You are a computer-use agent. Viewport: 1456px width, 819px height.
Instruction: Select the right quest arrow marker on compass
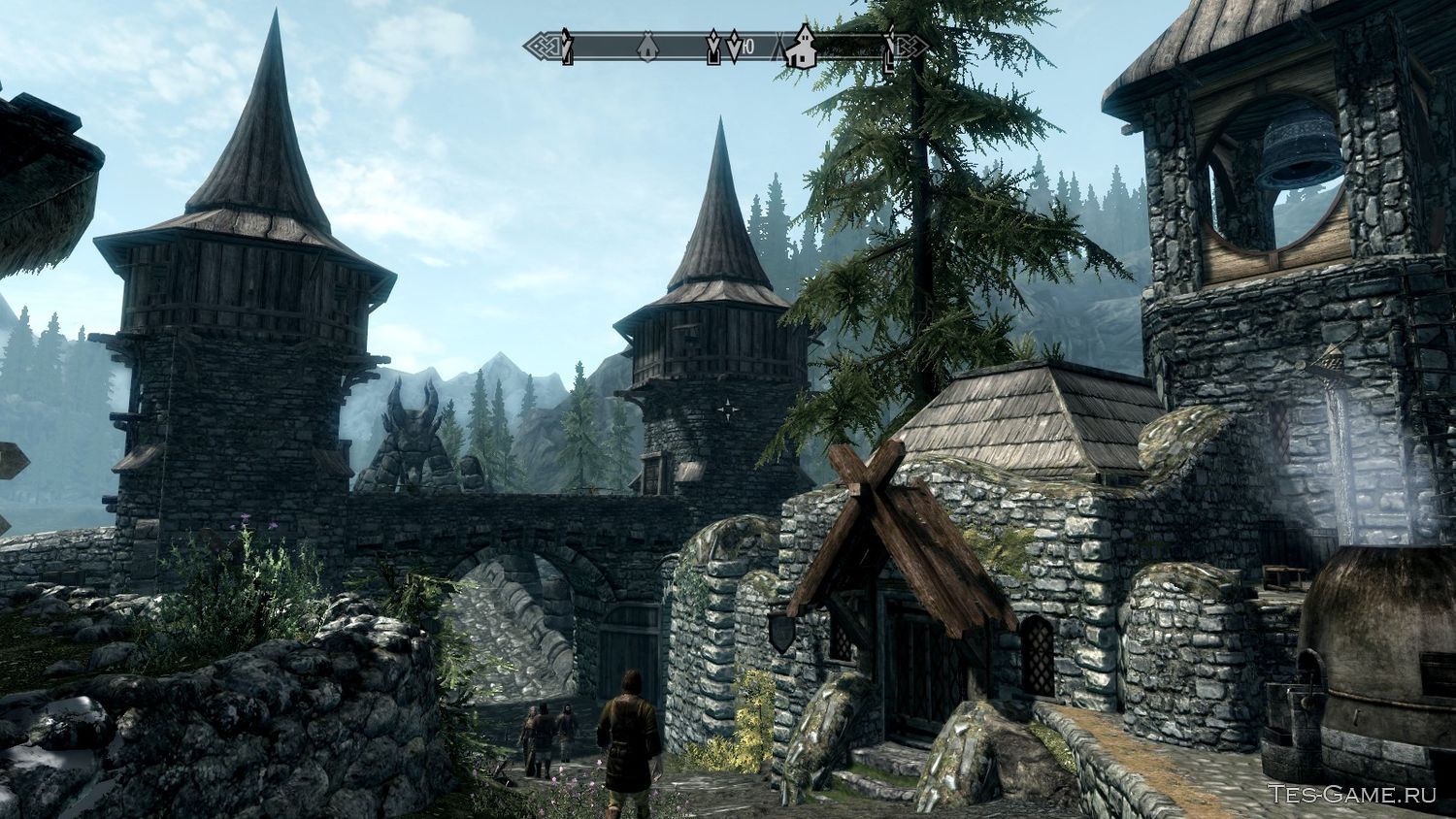point(734,46)
